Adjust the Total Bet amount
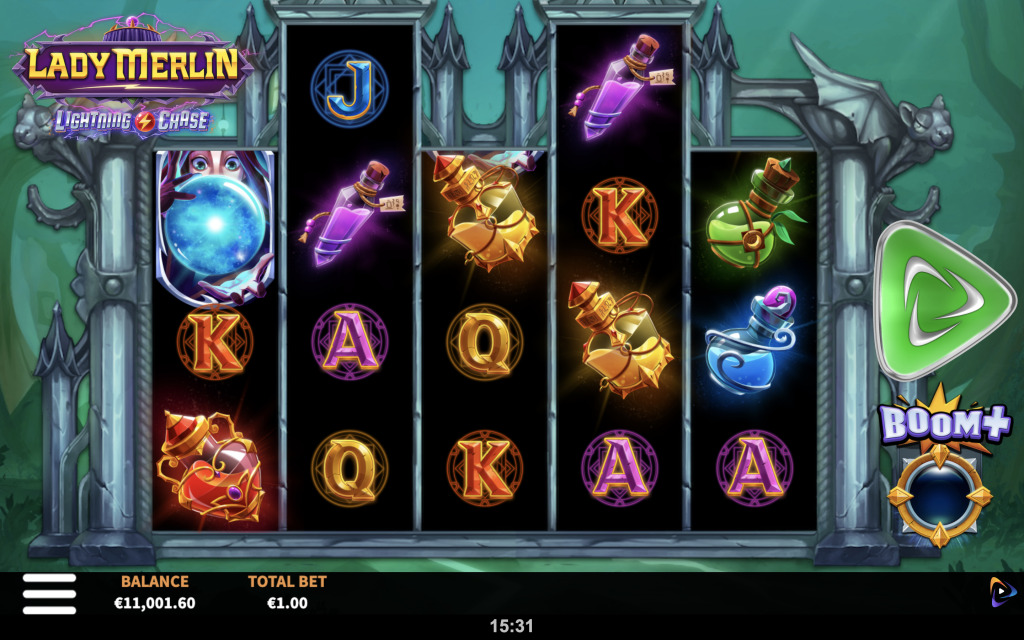 tap(287, 593)
